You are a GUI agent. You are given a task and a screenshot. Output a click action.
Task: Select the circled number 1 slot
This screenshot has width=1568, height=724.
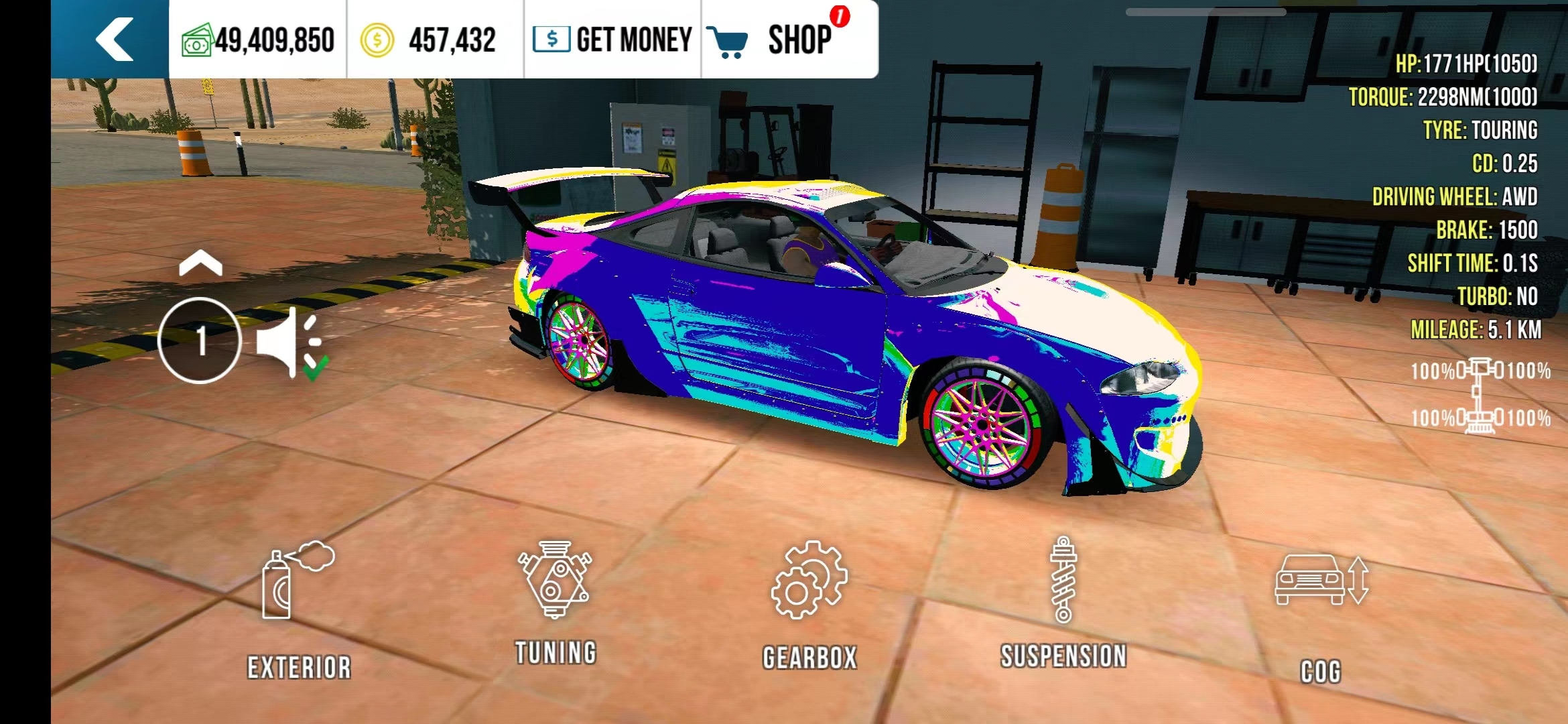click(x=200, y=341)
